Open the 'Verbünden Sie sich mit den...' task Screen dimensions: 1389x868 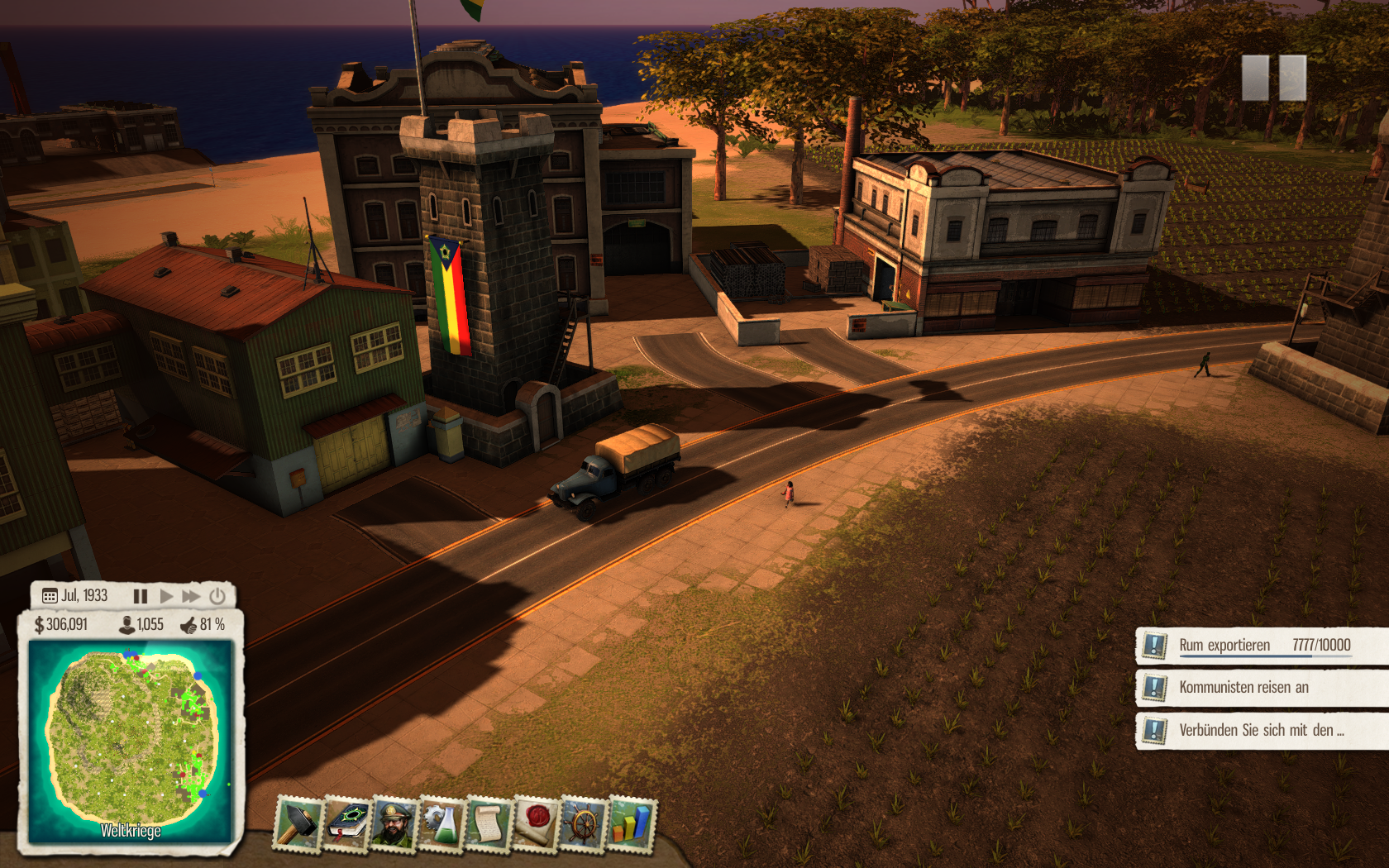pos(1261,730)
